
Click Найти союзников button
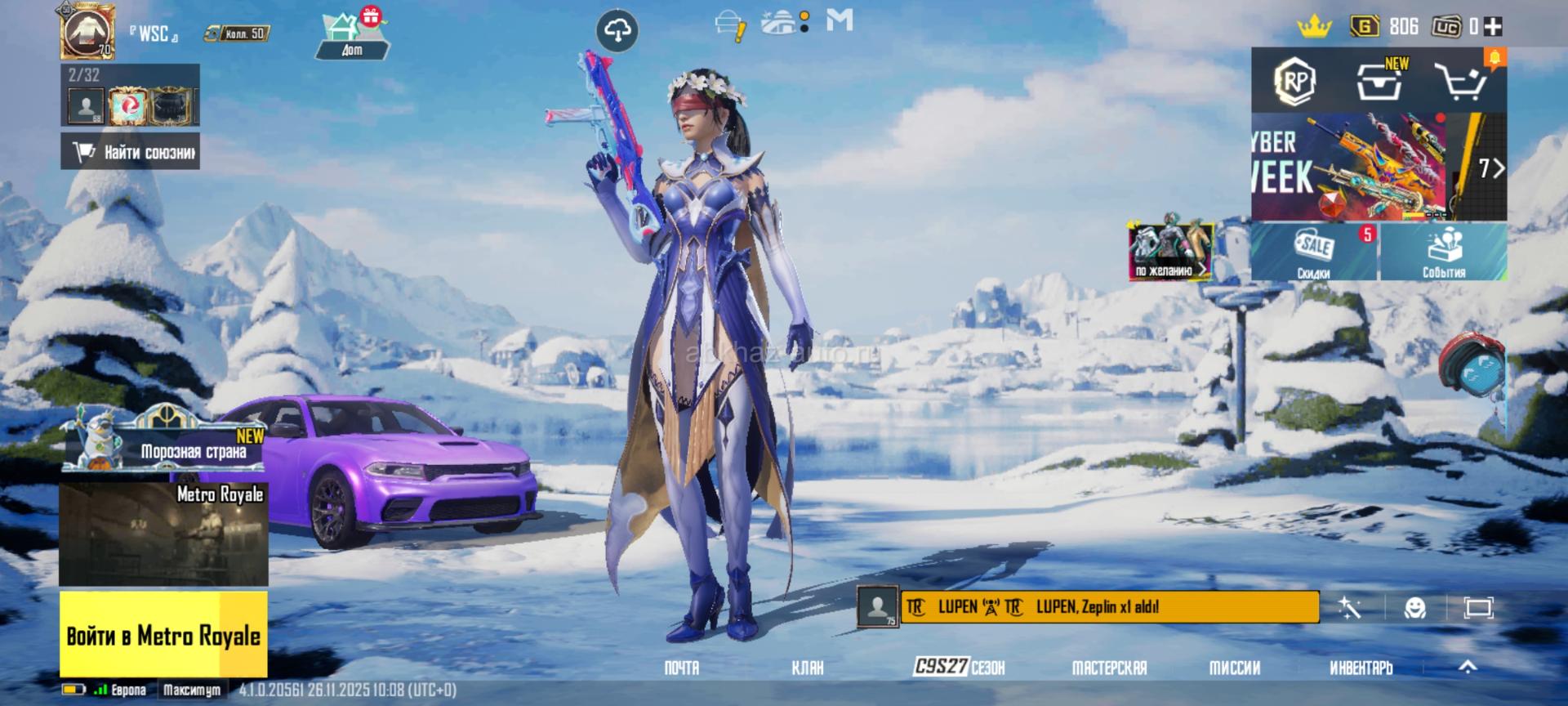[131, 152]
